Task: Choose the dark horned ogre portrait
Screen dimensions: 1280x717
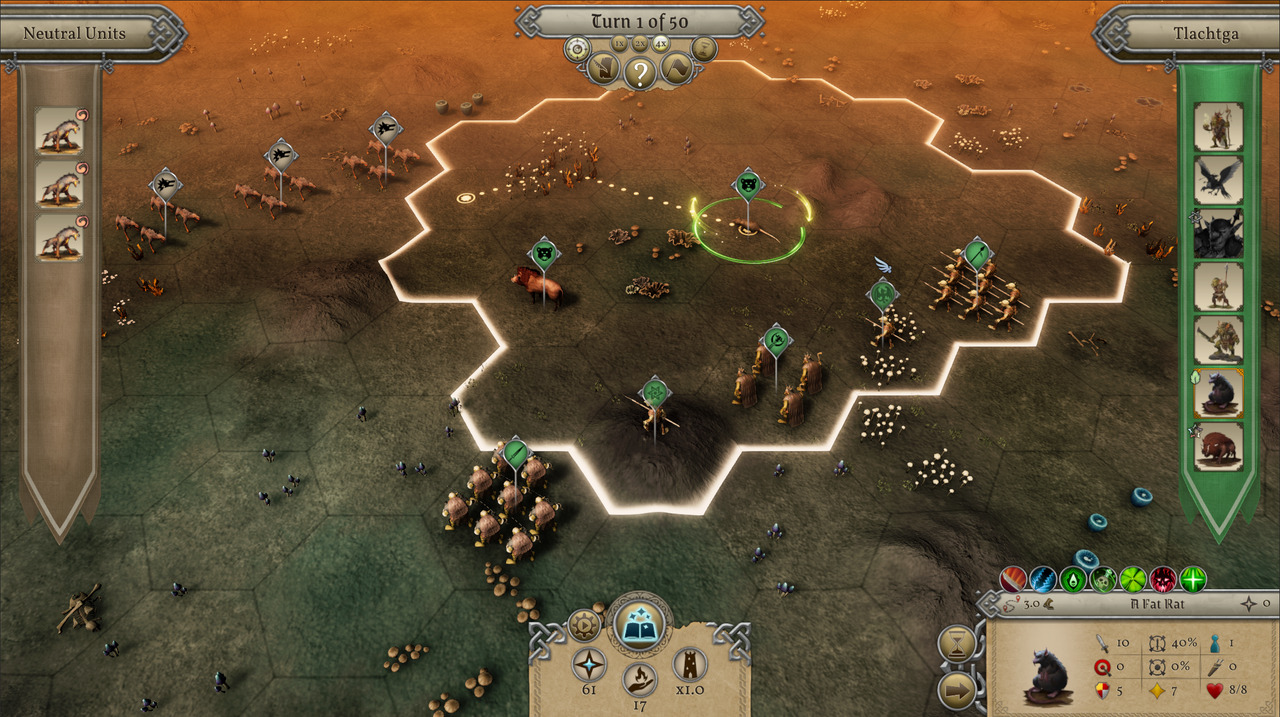Action: tap(1218, 233)
